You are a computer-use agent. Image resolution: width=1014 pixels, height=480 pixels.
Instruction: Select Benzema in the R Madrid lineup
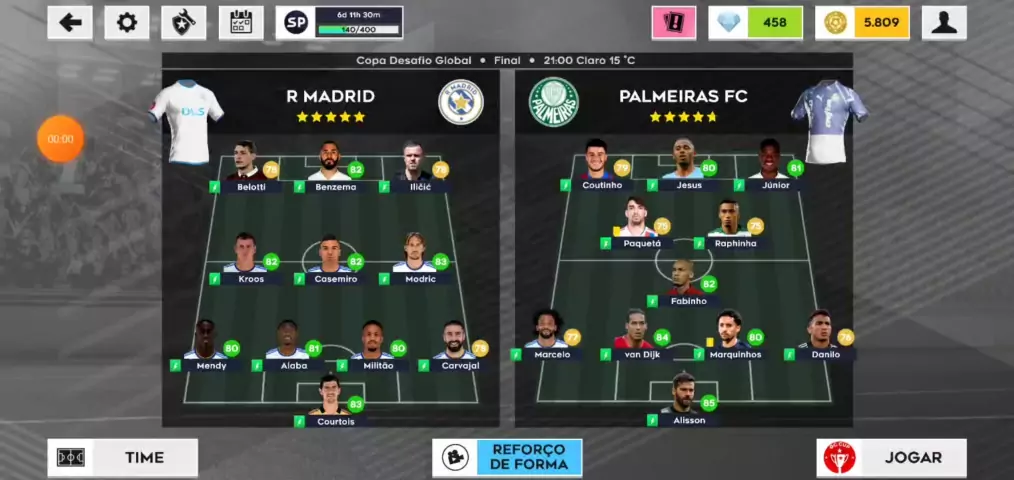click(331, 167)
